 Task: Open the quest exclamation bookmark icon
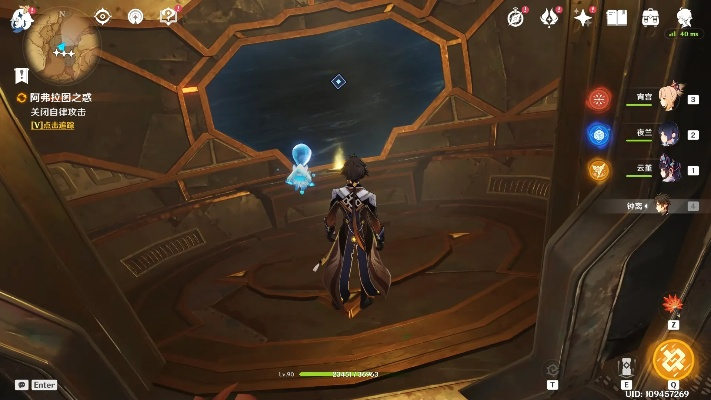pos(21,75)
